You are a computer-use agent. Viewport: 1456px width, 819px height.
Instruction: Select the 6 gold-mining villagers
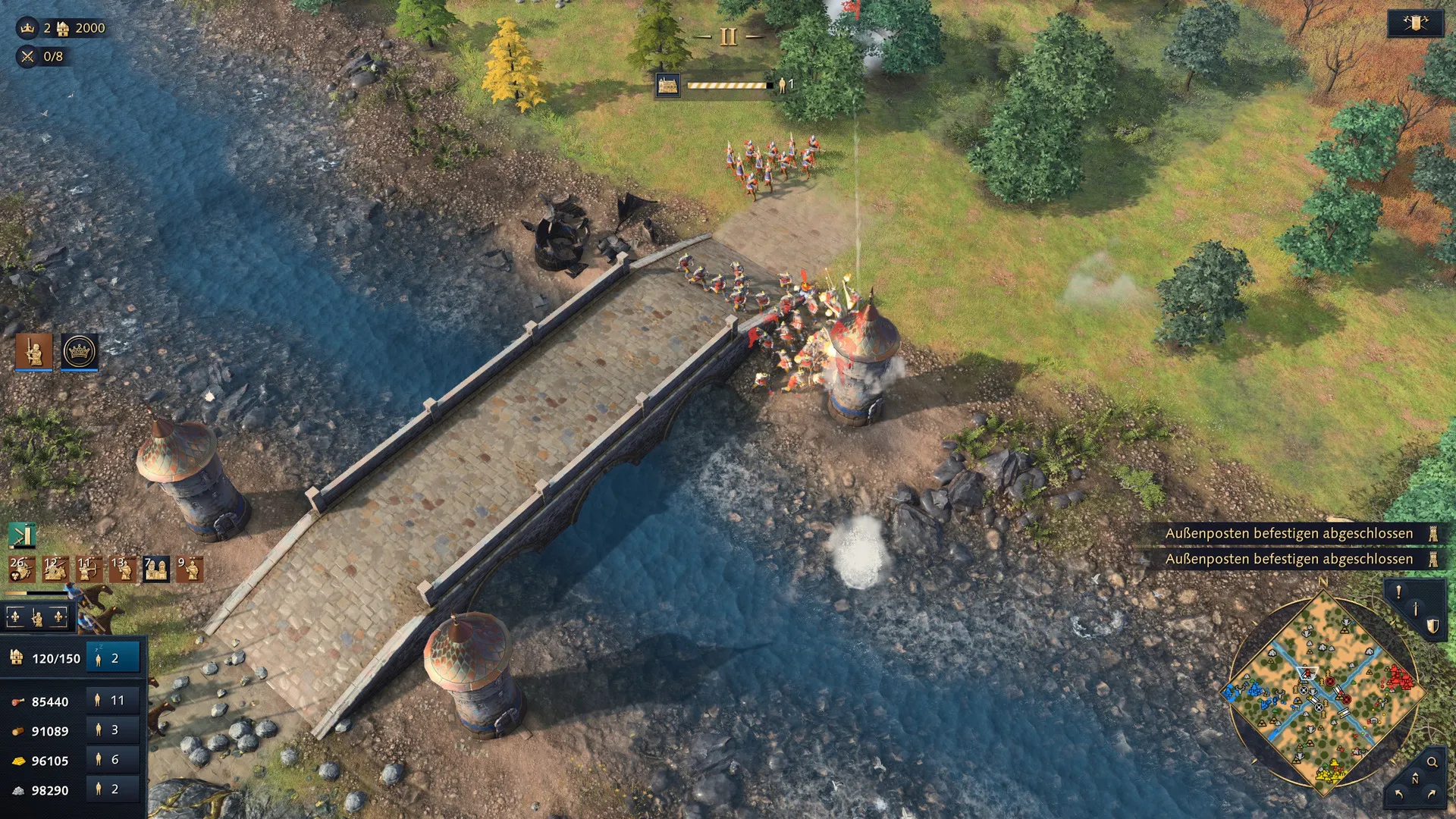113,760
